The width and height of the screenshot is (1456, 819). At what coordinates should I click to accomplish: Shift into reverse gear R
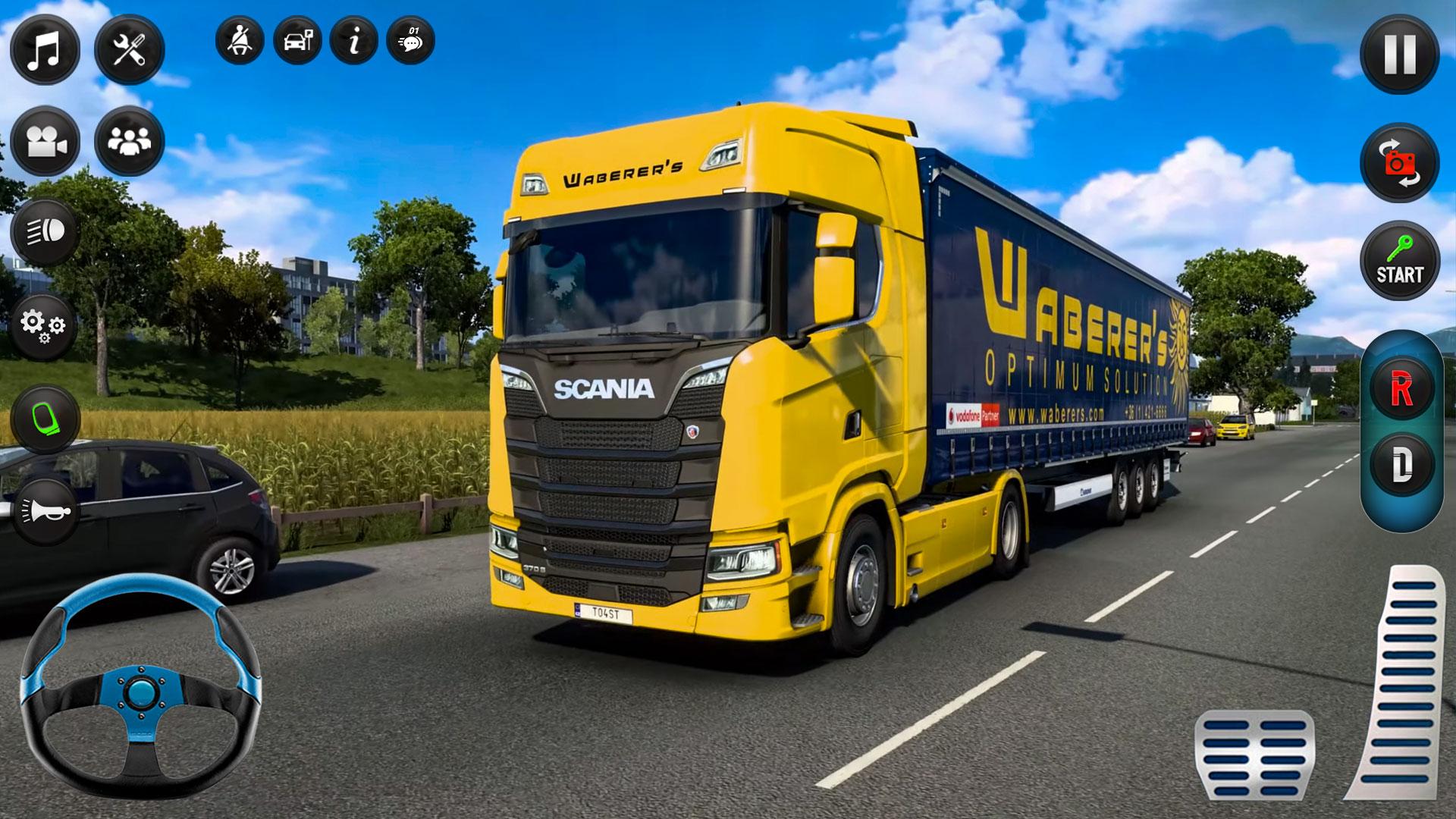1401,390
